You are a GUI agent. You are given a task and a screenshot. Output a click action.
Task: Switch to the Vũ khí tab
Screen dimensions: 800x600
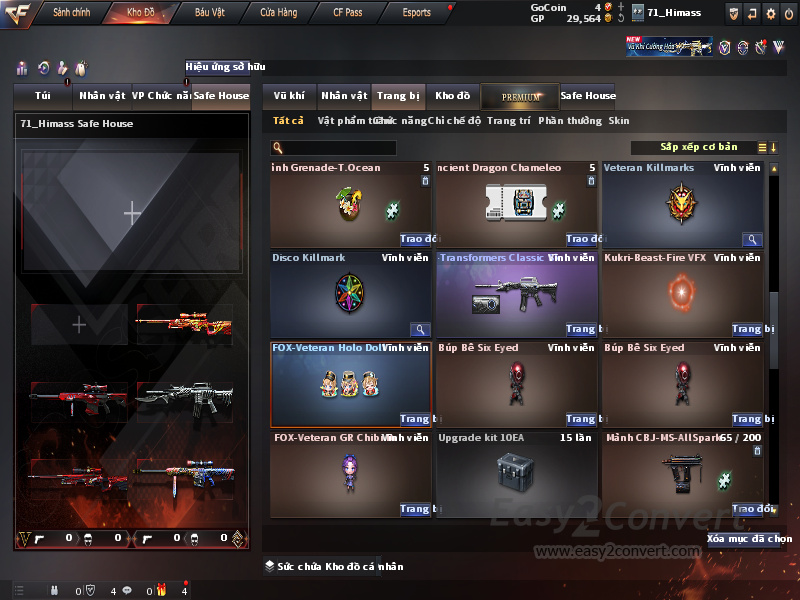tap(289, 96)
